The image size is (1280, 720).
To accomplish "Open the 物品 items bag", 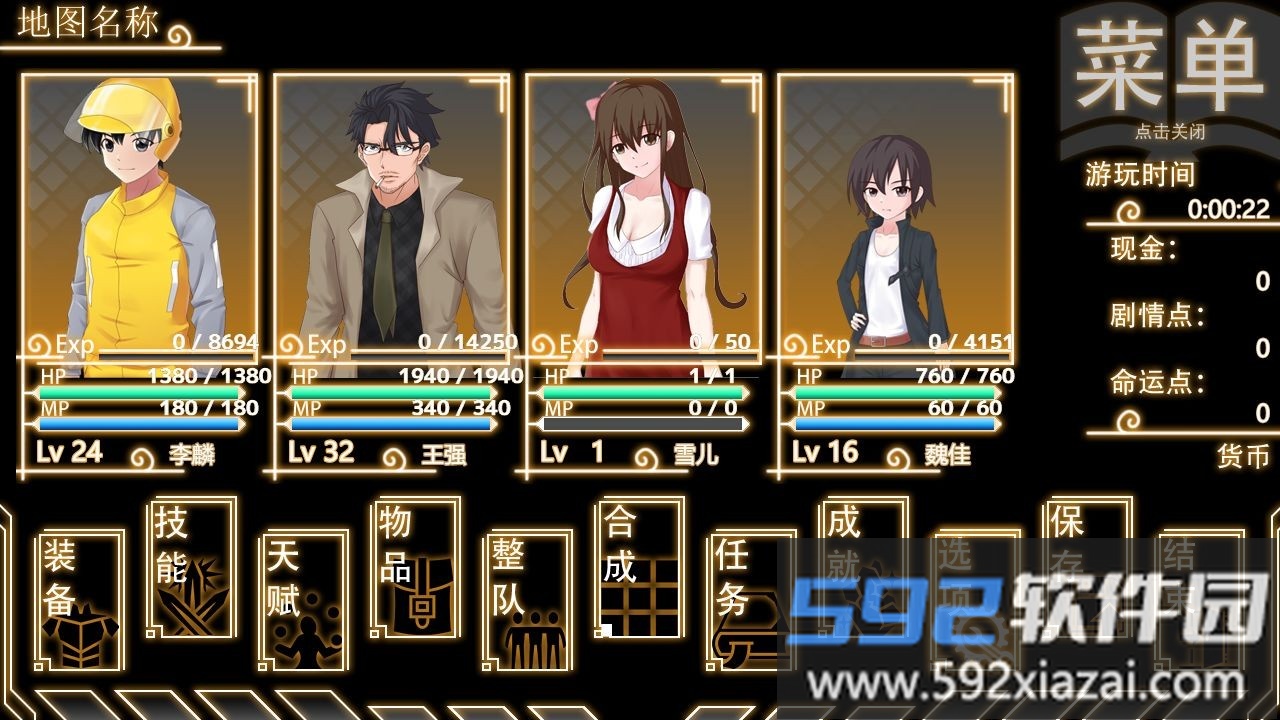I will point(416,566).
